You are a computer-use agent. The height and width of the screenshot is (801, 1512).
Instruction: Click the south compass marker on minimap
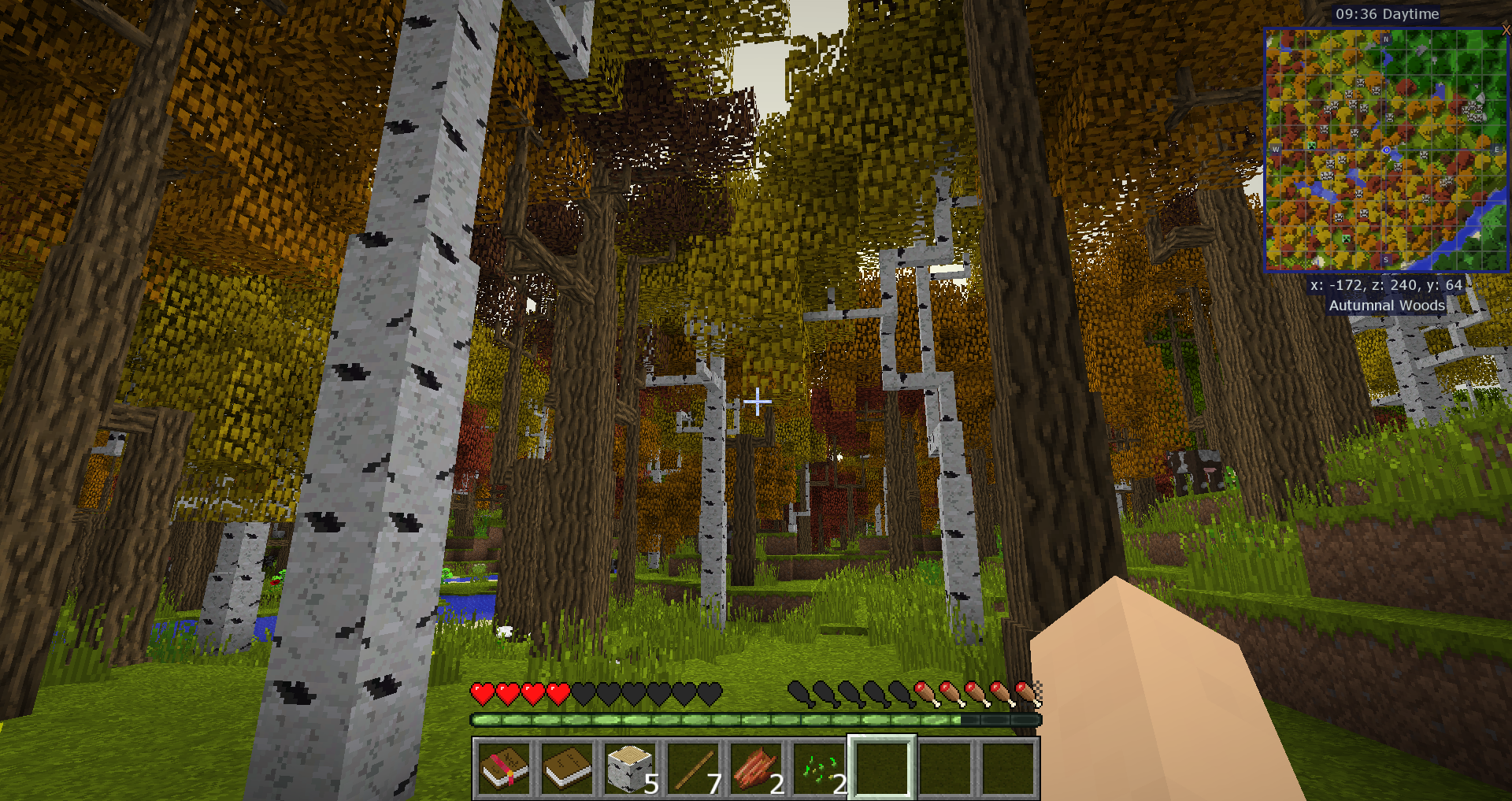click(x=1386, y=260)
